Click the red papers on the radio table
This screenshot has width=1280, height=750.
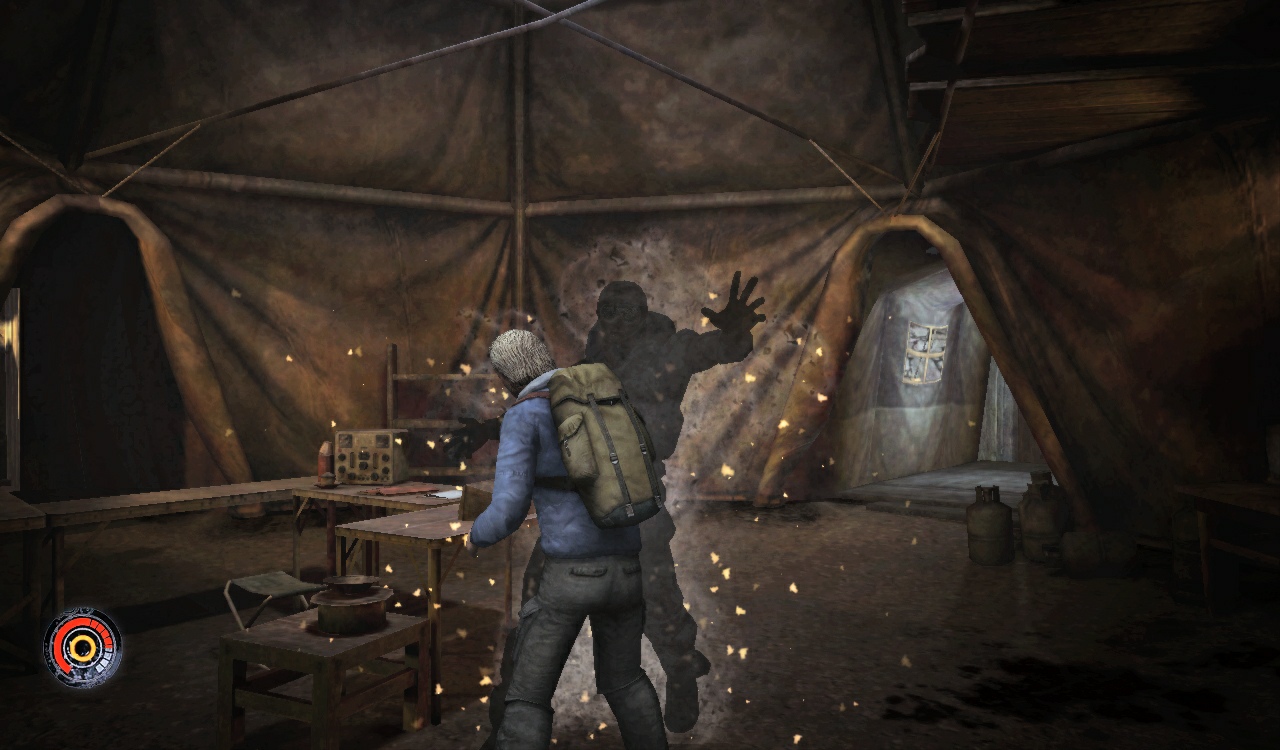[400, 490]
